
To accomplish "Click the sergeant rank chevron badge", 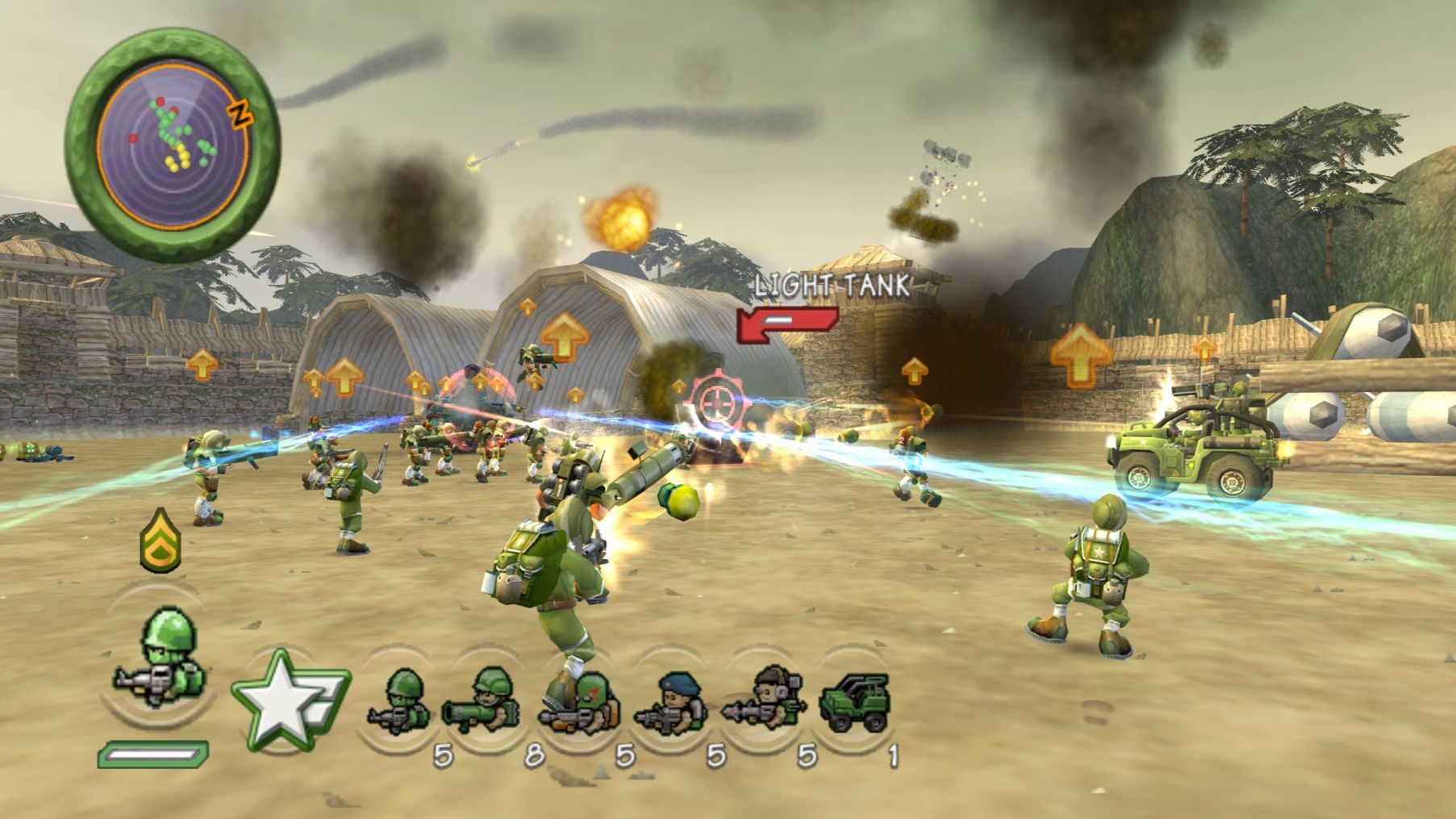I will tap(161, 539).
